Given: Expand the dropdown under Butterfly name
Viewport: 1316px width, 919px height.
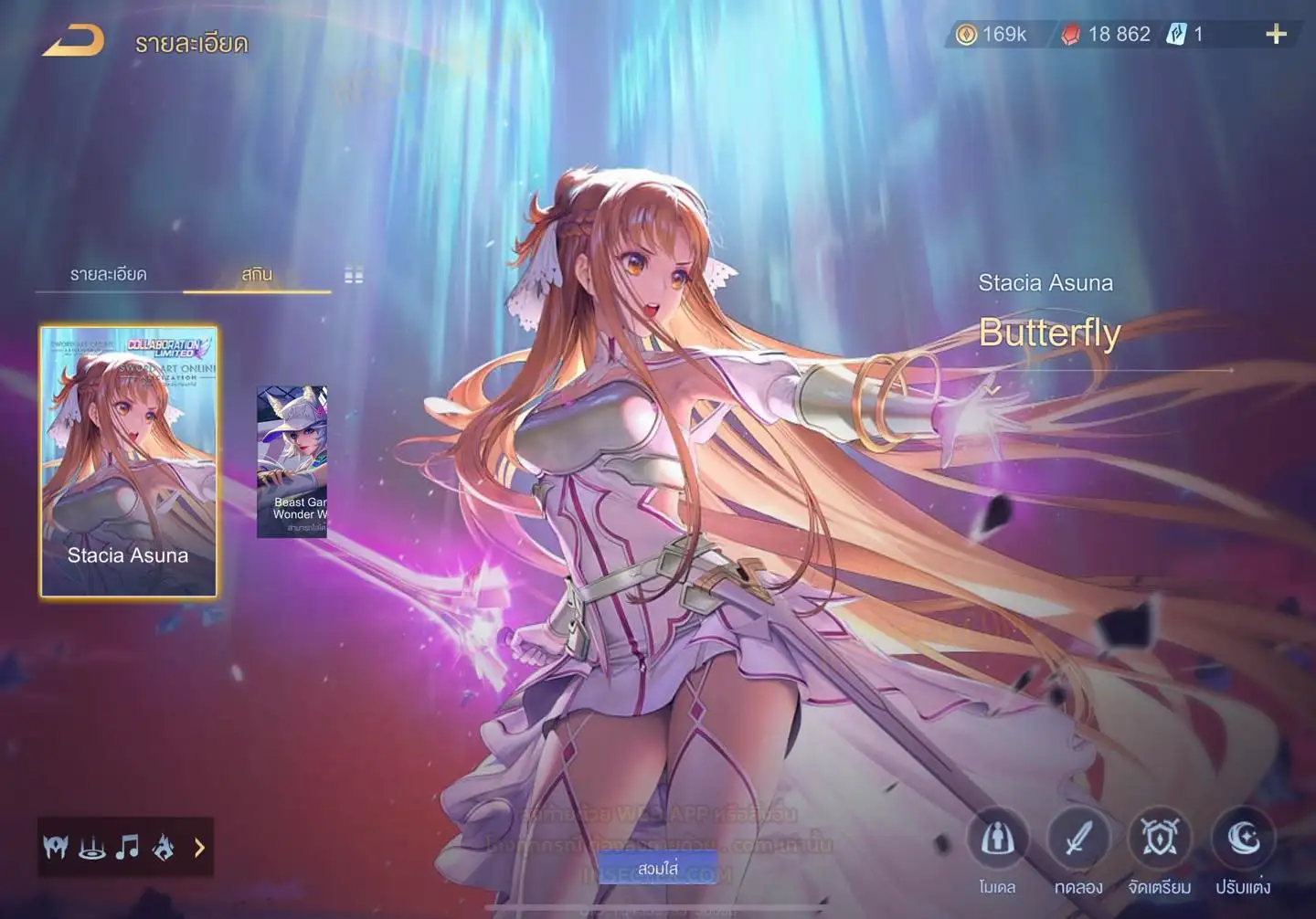Looking at the screenshot, I should tap(992, 390).
